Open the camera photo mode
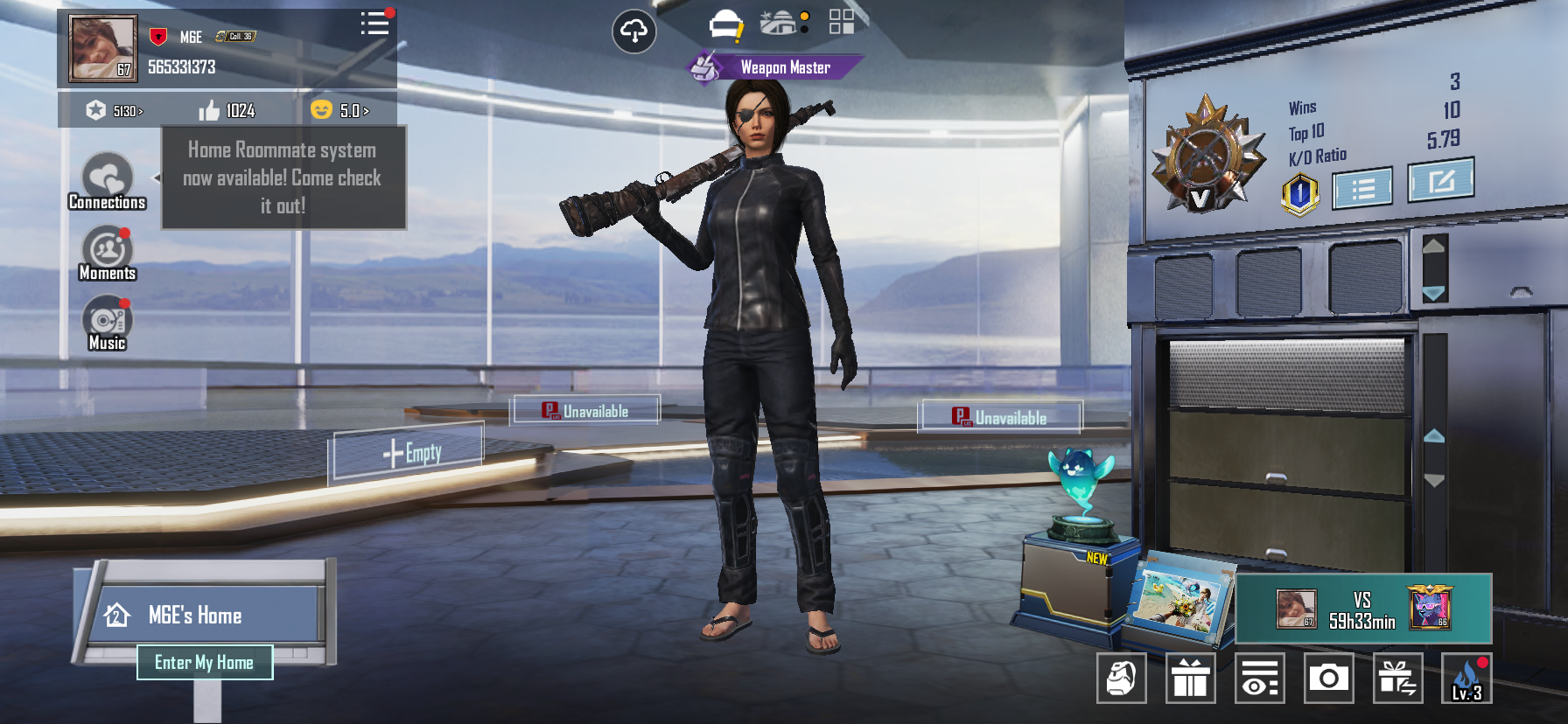Screen dimensions: 1568x724 point(1328,678)
